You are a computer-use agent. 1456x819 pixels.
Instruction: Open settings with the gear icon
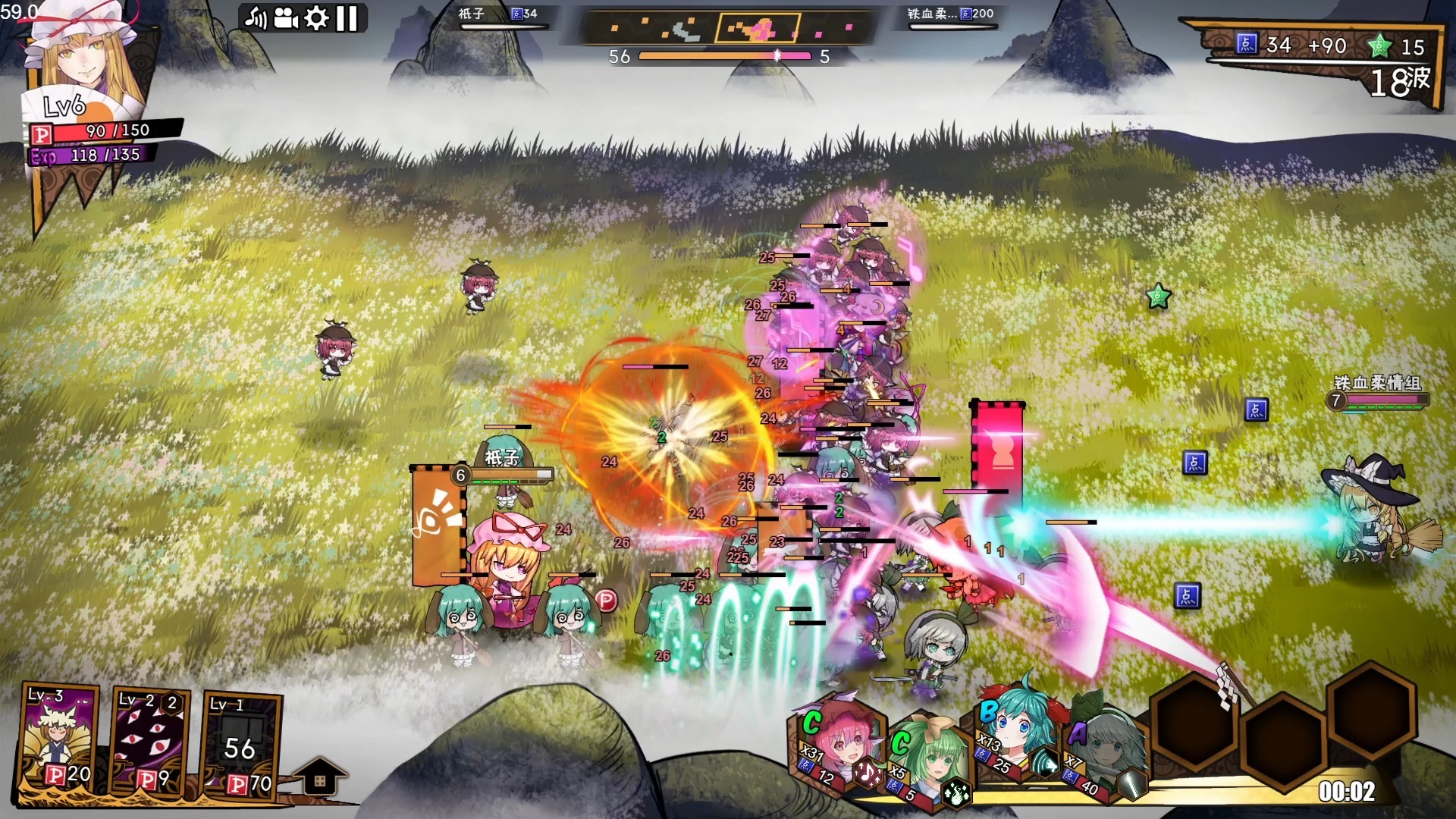click(316, 18)
